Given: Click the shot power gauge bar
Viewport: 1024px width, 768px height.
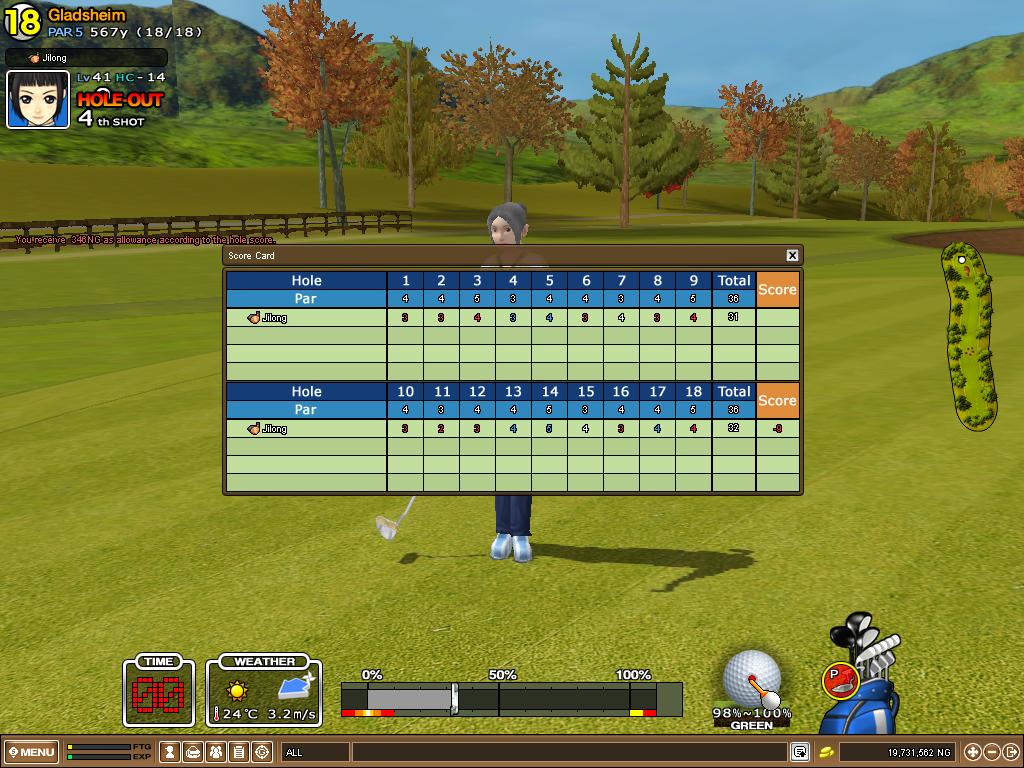Looking at the screenshot, I should (510, 698).
